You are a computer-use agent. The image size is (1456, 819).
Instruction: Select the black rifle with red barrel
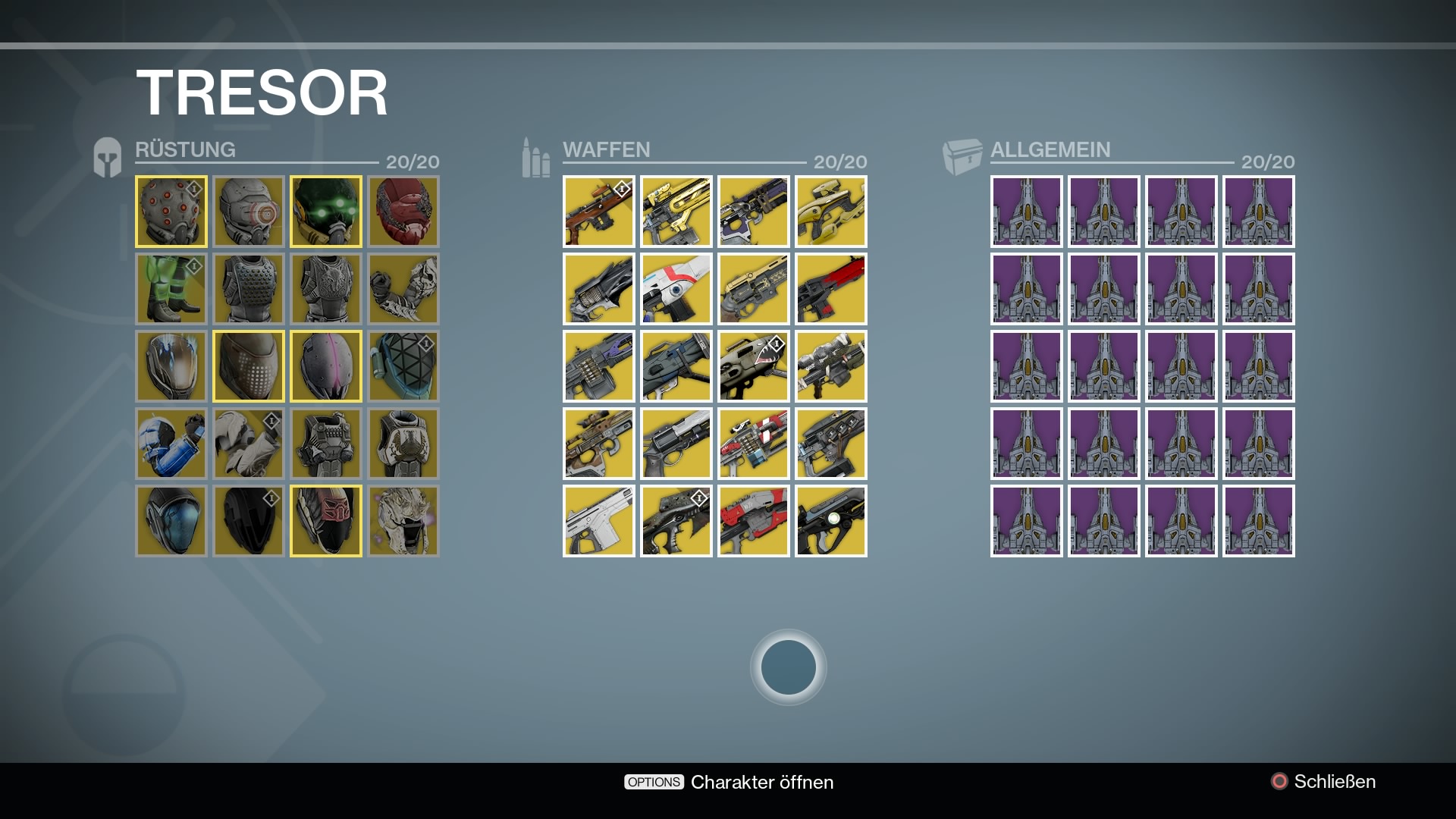831,289
